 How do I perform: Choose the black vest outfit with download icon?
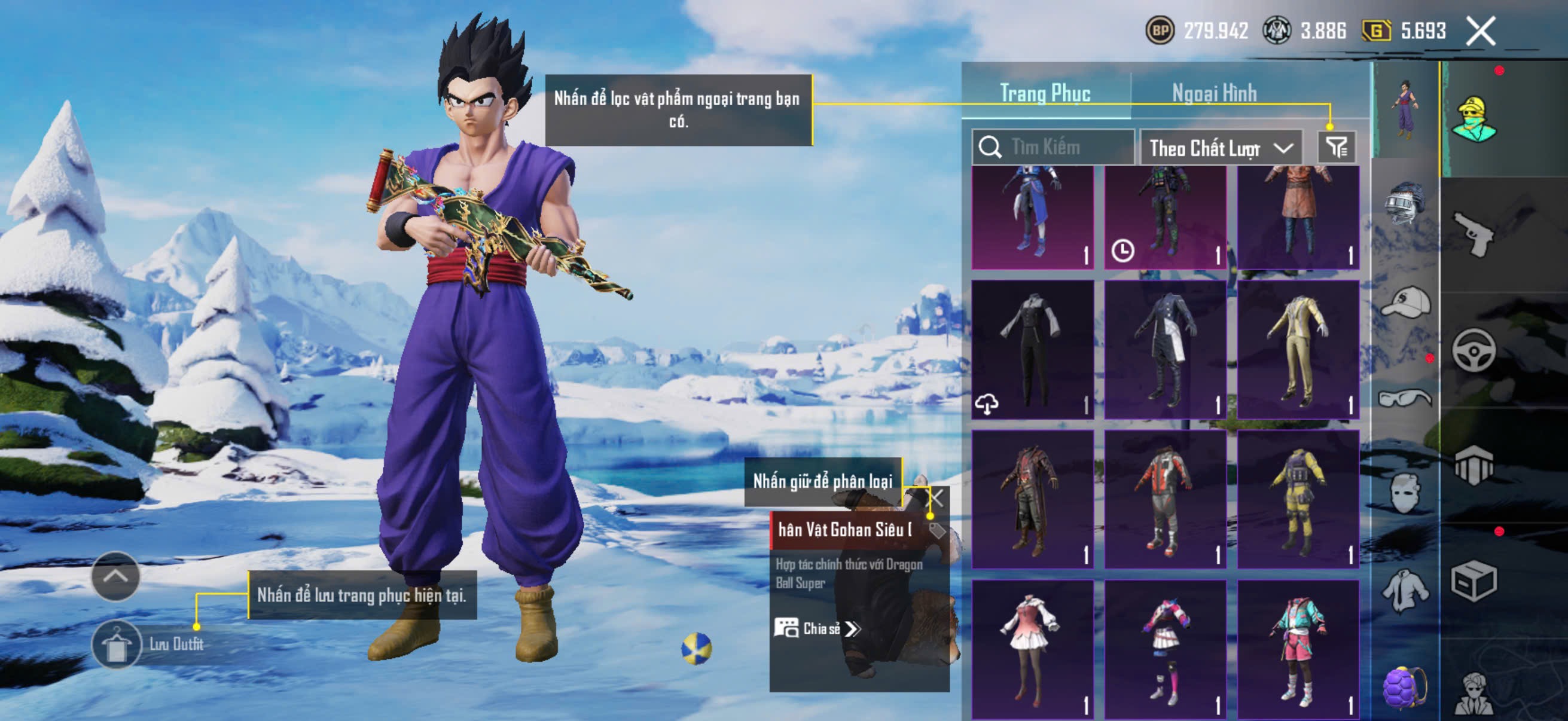coord(1032,350)
